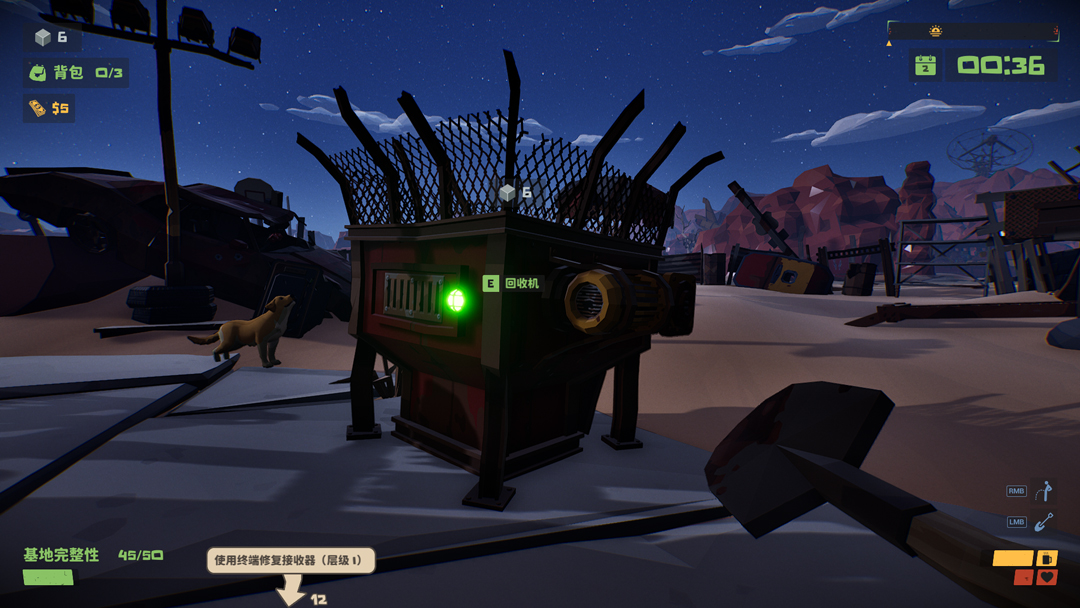This screenshot has height=608, width=1080.
Task: Select the yellow coffee mug stamina icon
Action: [x=1046, y=558]
